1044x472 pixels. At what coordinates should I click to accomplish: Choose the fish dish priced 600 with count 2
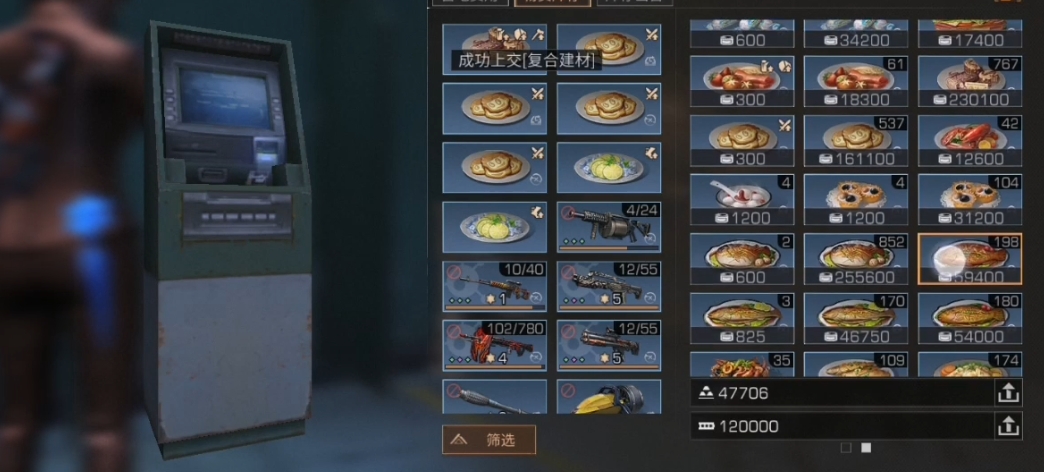point(742,259)
